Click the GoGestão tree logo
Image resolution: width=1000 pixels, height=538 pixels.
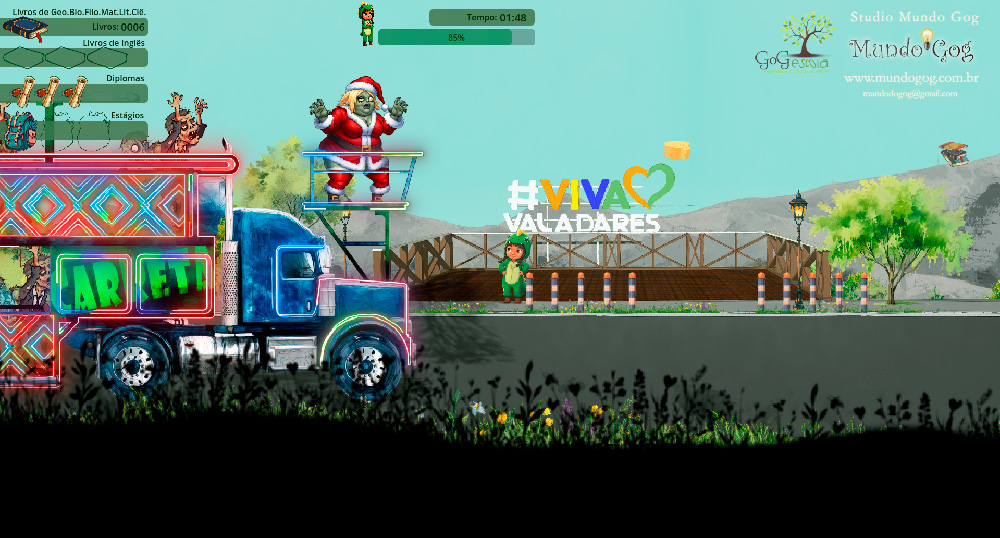(x=793, y=44)
